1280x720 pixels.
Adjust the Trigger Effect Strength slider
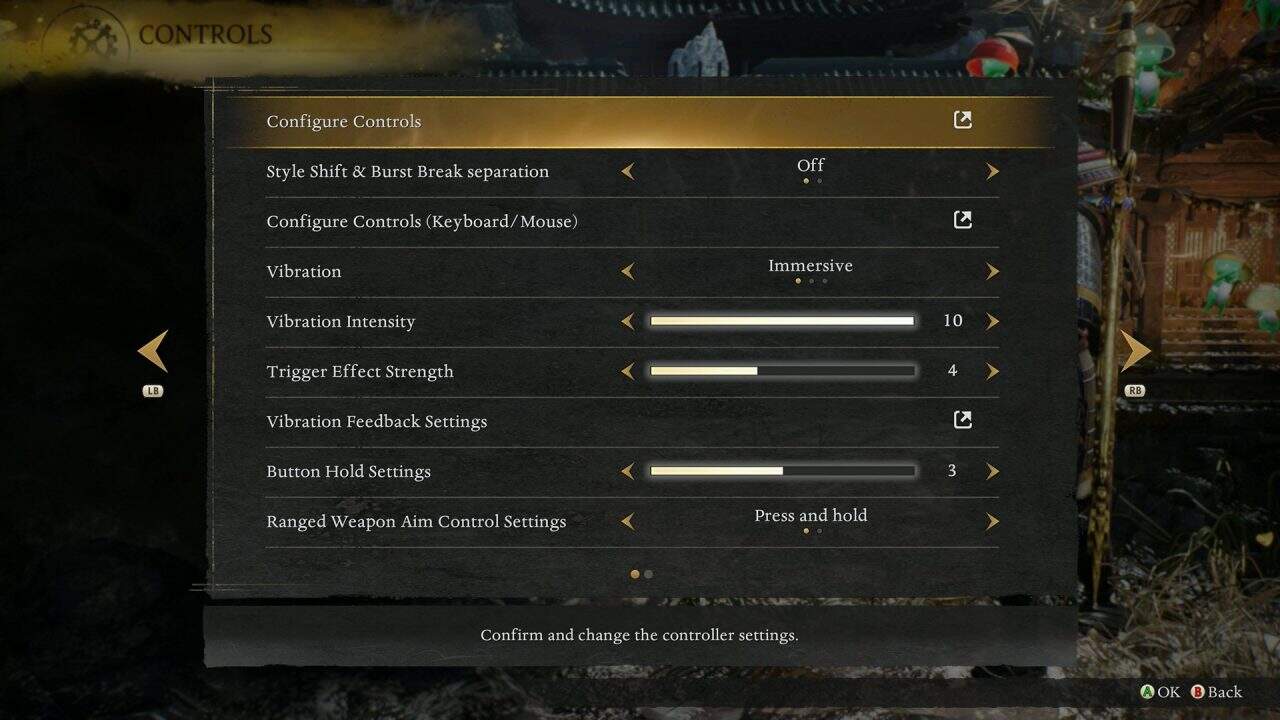(783, 370)
